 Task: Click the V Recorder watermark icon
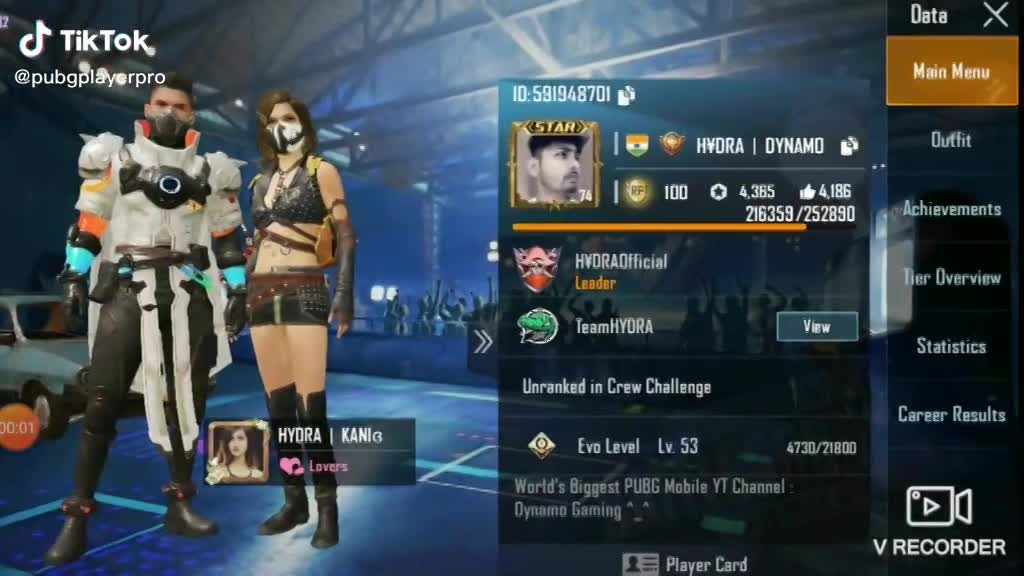(x=938, y=507)
